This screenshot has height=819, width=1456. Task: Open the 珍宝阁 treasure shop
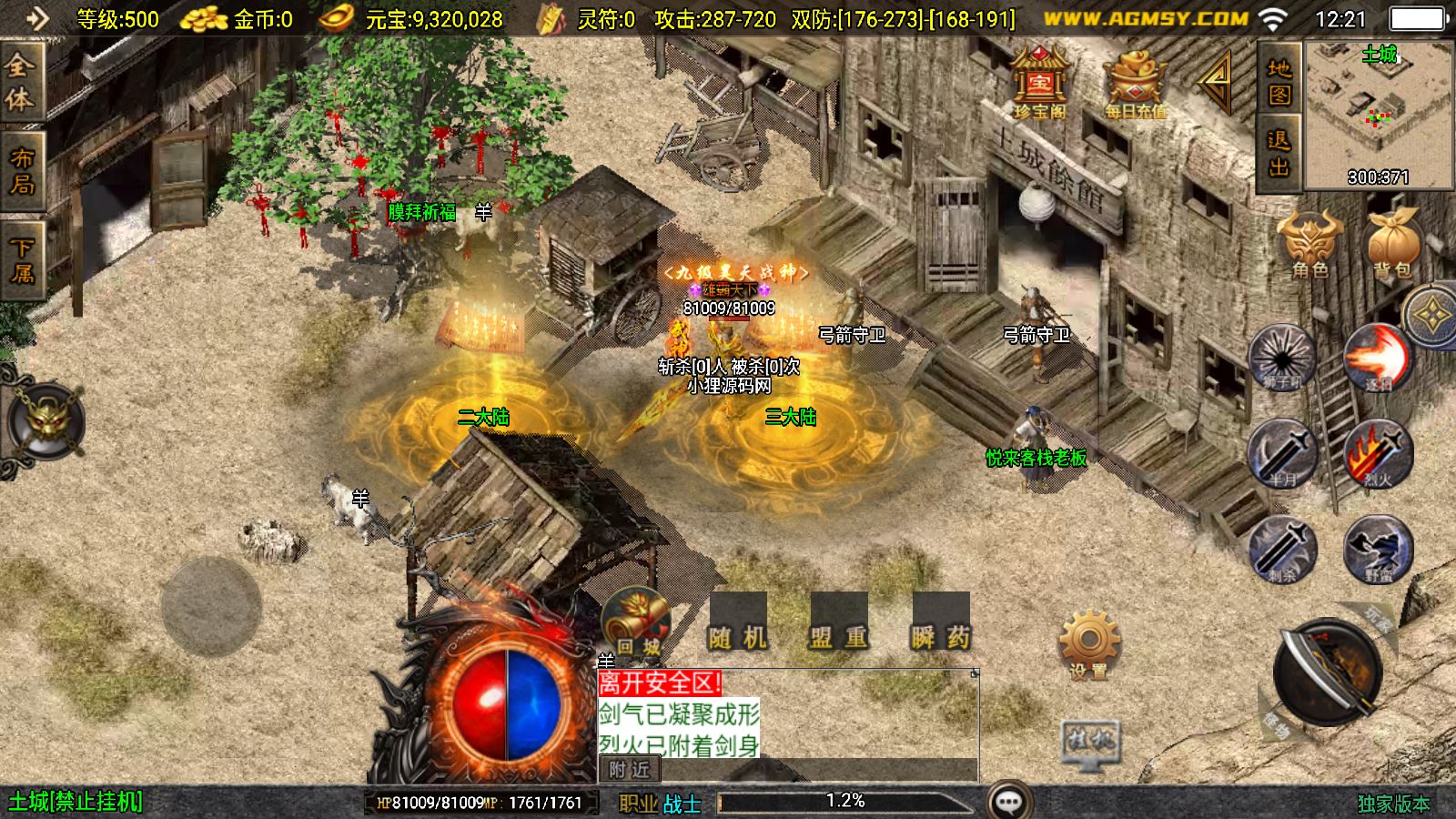pyautogui.click(x=1039, y=84)
